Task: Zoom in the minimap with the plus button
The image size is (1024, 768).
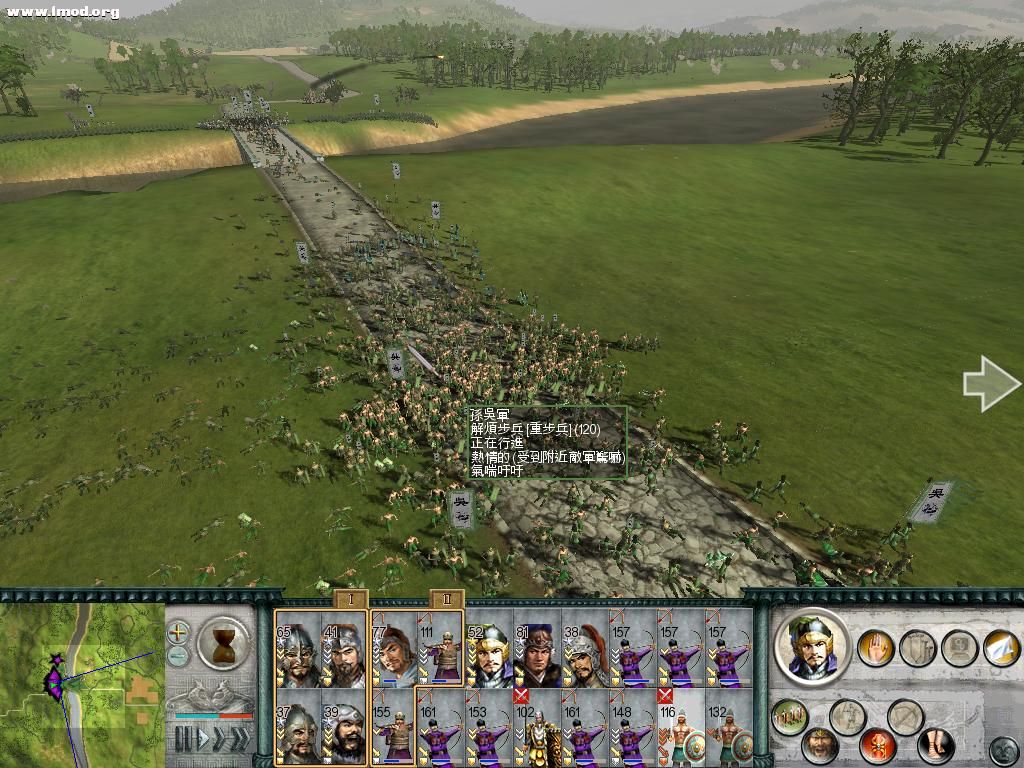Action: click(x=178, y=632)
